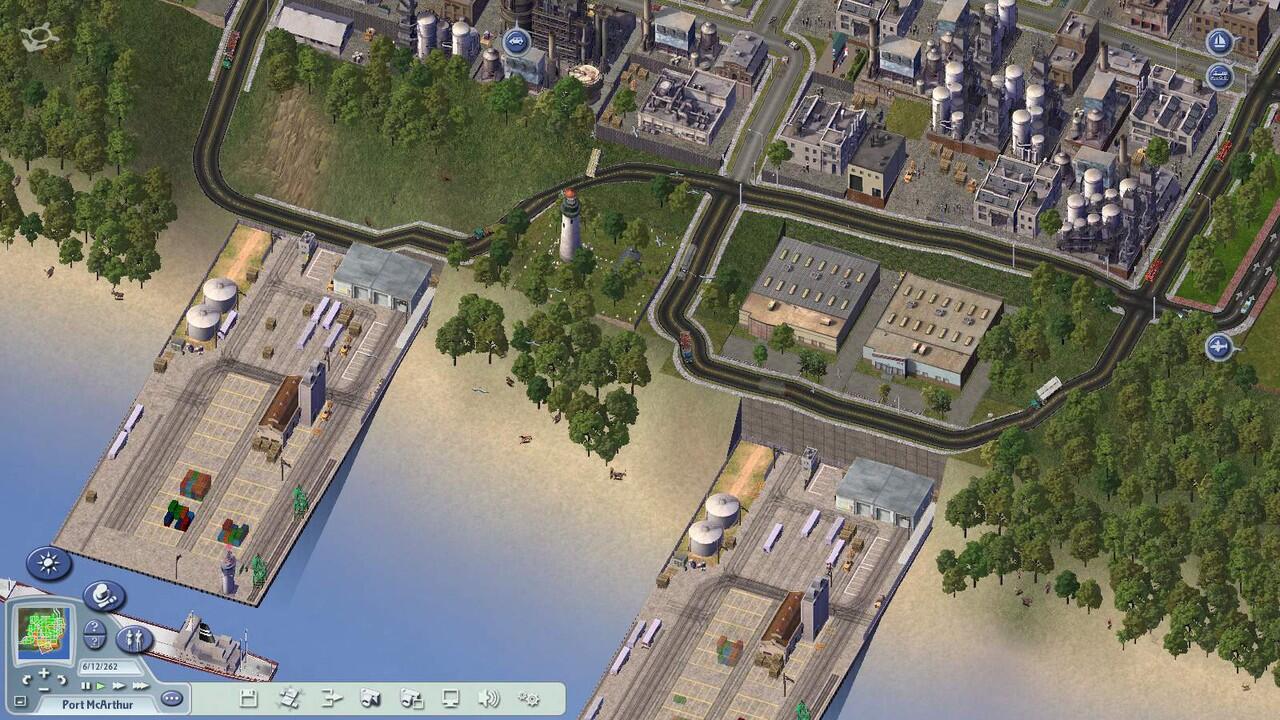Toggle day/night with the sun button
Screen dimensions: 1280x720
(48, 563)
